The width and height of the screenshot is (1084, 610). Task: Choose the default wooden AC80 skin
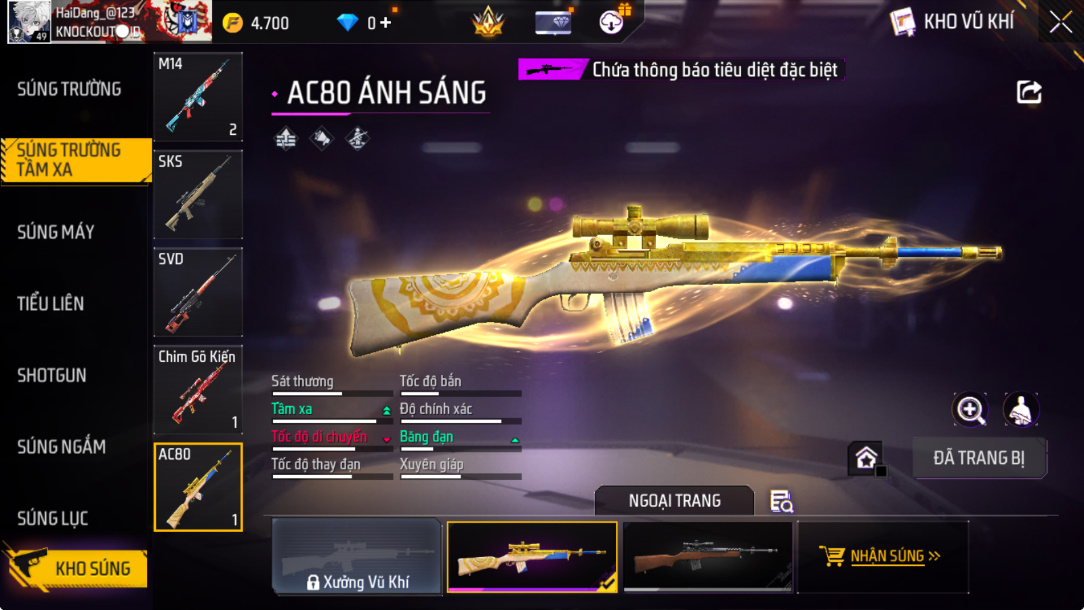pos(707,557)
